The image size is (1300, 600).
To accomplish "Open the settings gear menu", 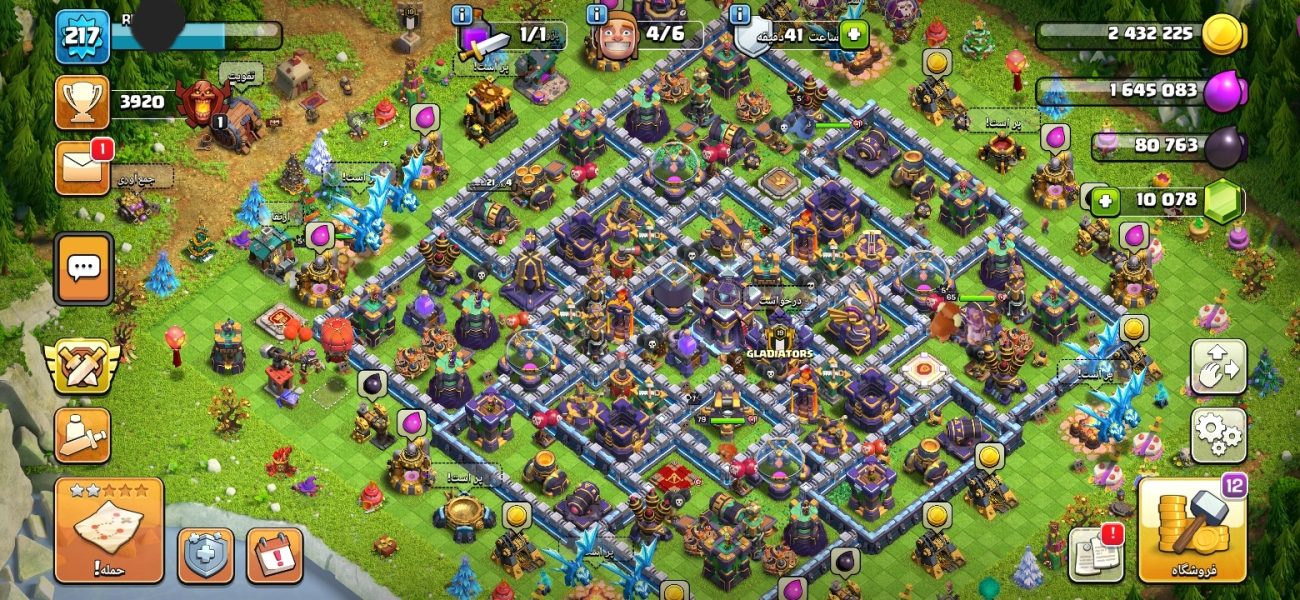I will point(1218,435).
